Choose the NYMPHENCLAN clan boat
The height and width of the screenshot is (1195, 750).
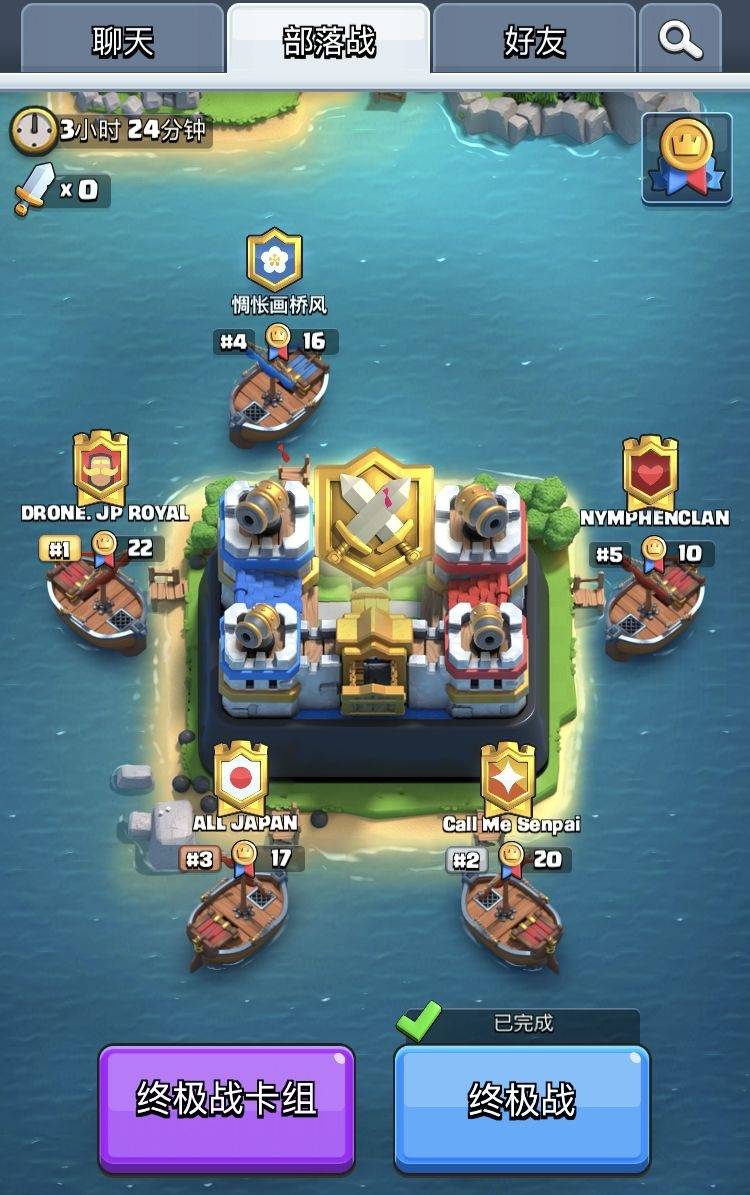click(x=655, y=607)
